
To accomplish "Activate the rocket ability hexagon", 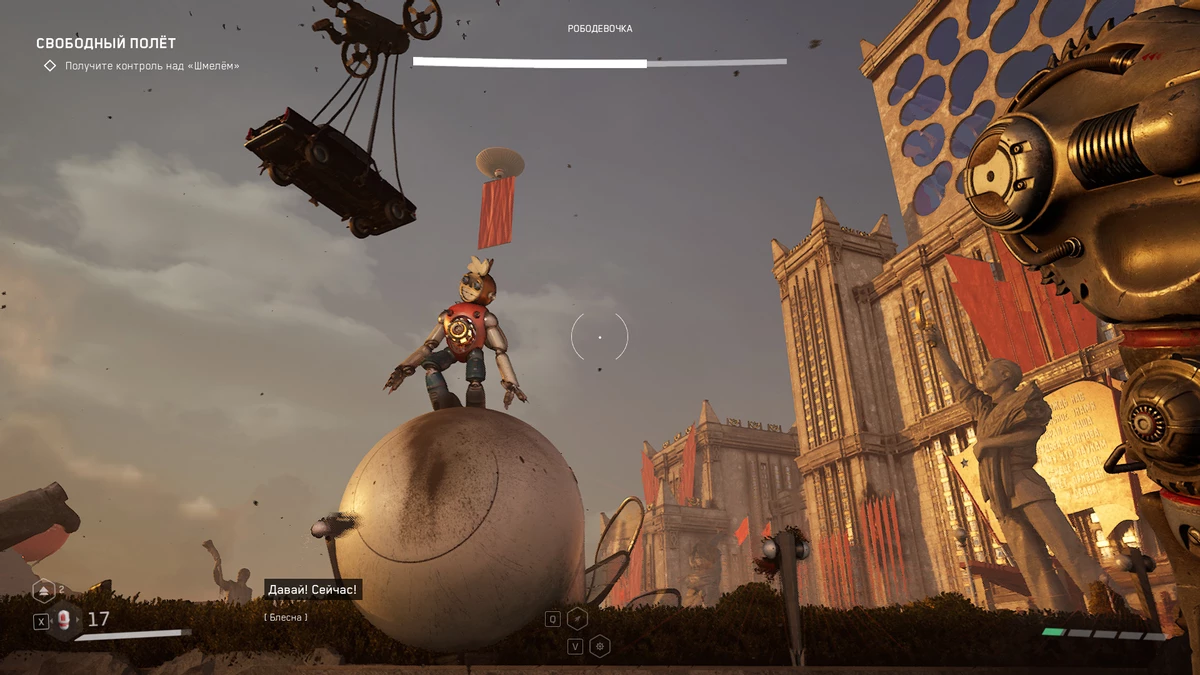I will click(x=577, y=619).
